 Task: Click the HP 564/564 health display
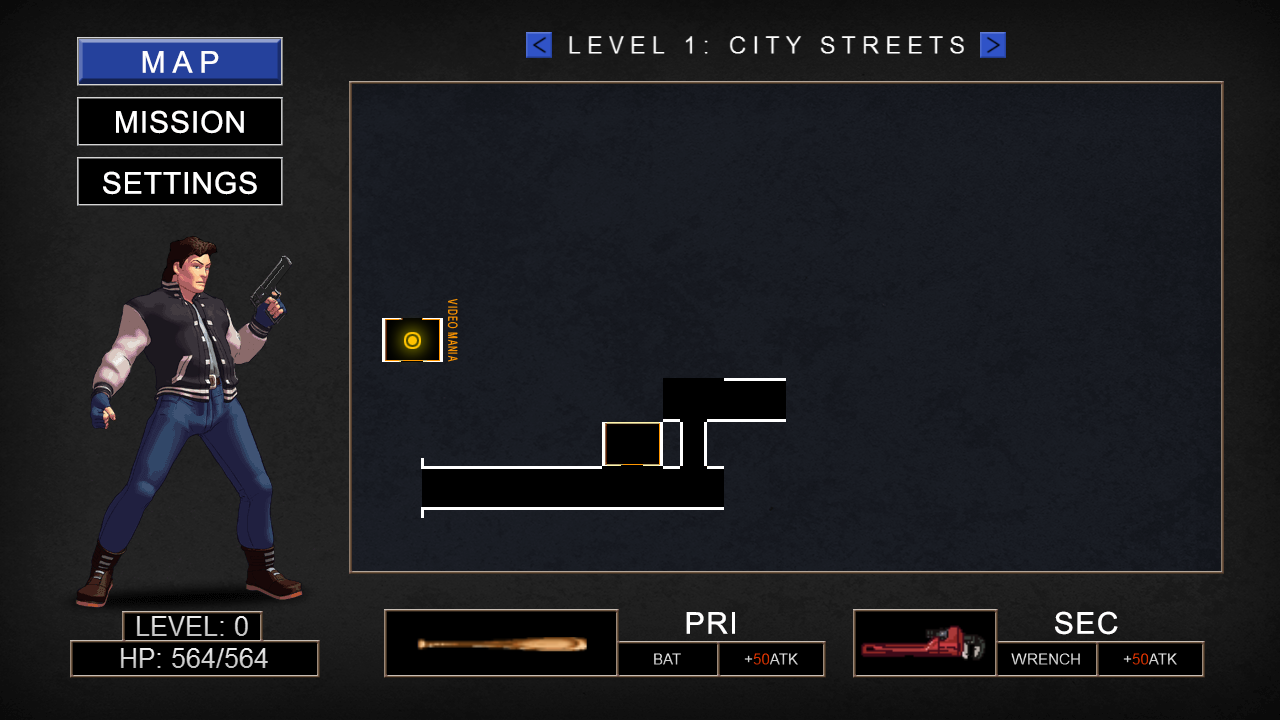[x=194, y=658]
